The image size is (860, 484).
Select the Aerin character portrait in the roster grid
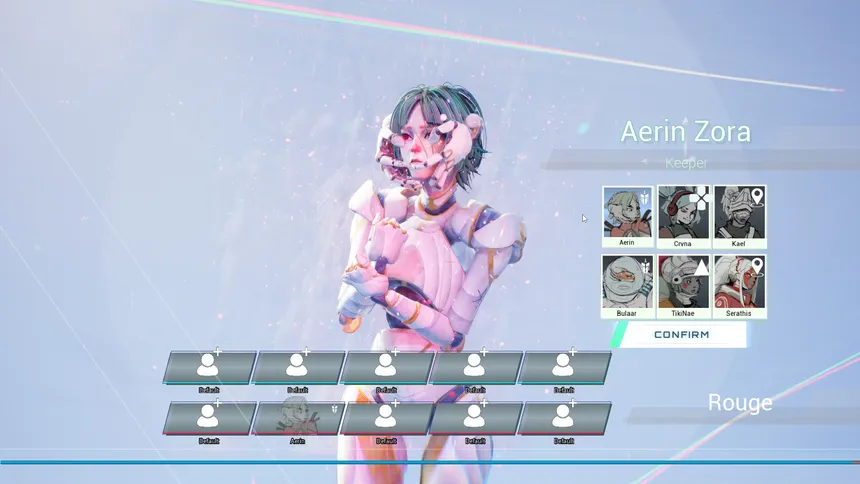pyautogui.click(x=628, y=213)
